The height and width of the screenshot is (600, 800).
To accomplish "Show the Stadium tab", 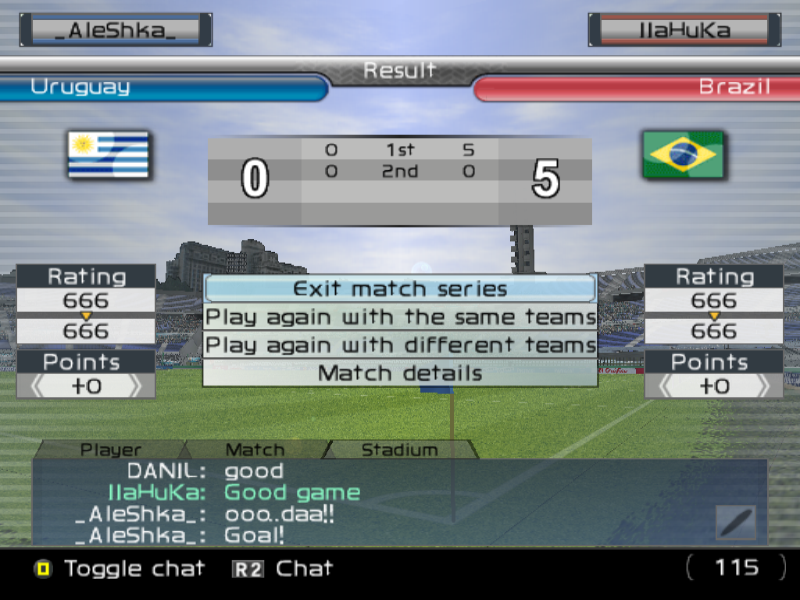I will pyautogui.click(x=399, y=450).
